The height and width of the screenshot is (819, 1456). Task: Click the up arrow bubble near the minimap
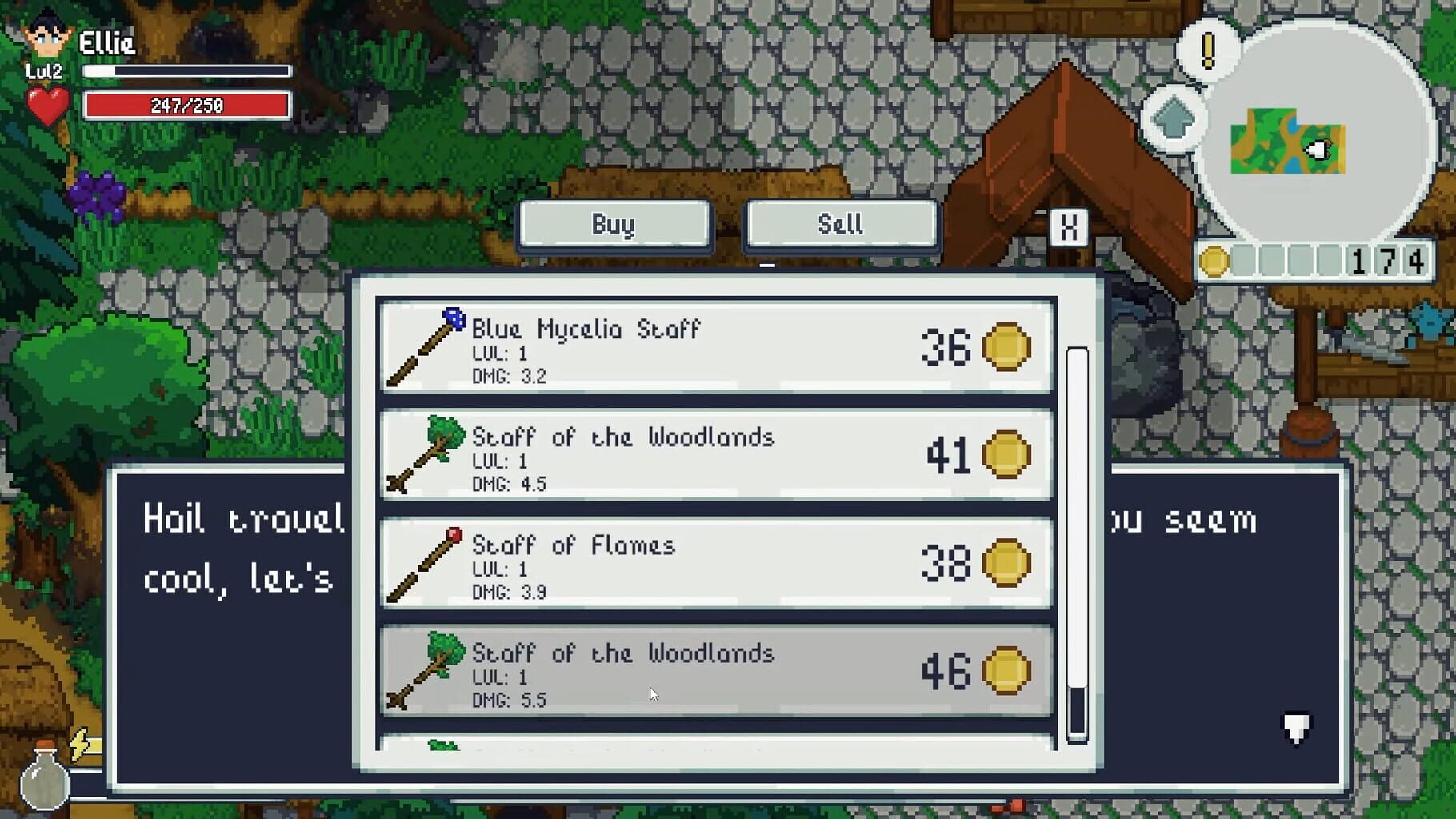pos(1173,118)
